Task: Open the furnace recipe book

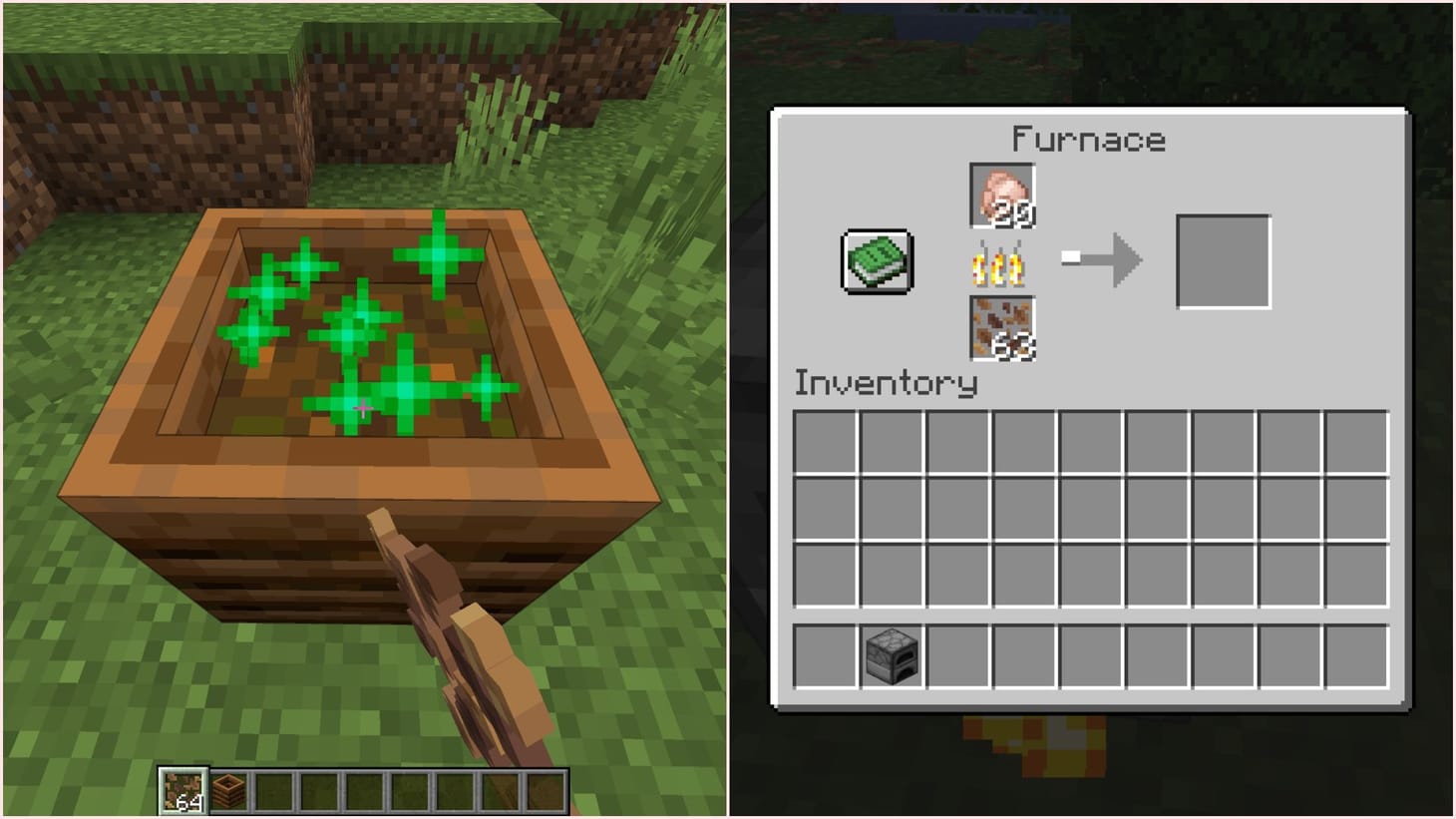Action: point(876,262)
